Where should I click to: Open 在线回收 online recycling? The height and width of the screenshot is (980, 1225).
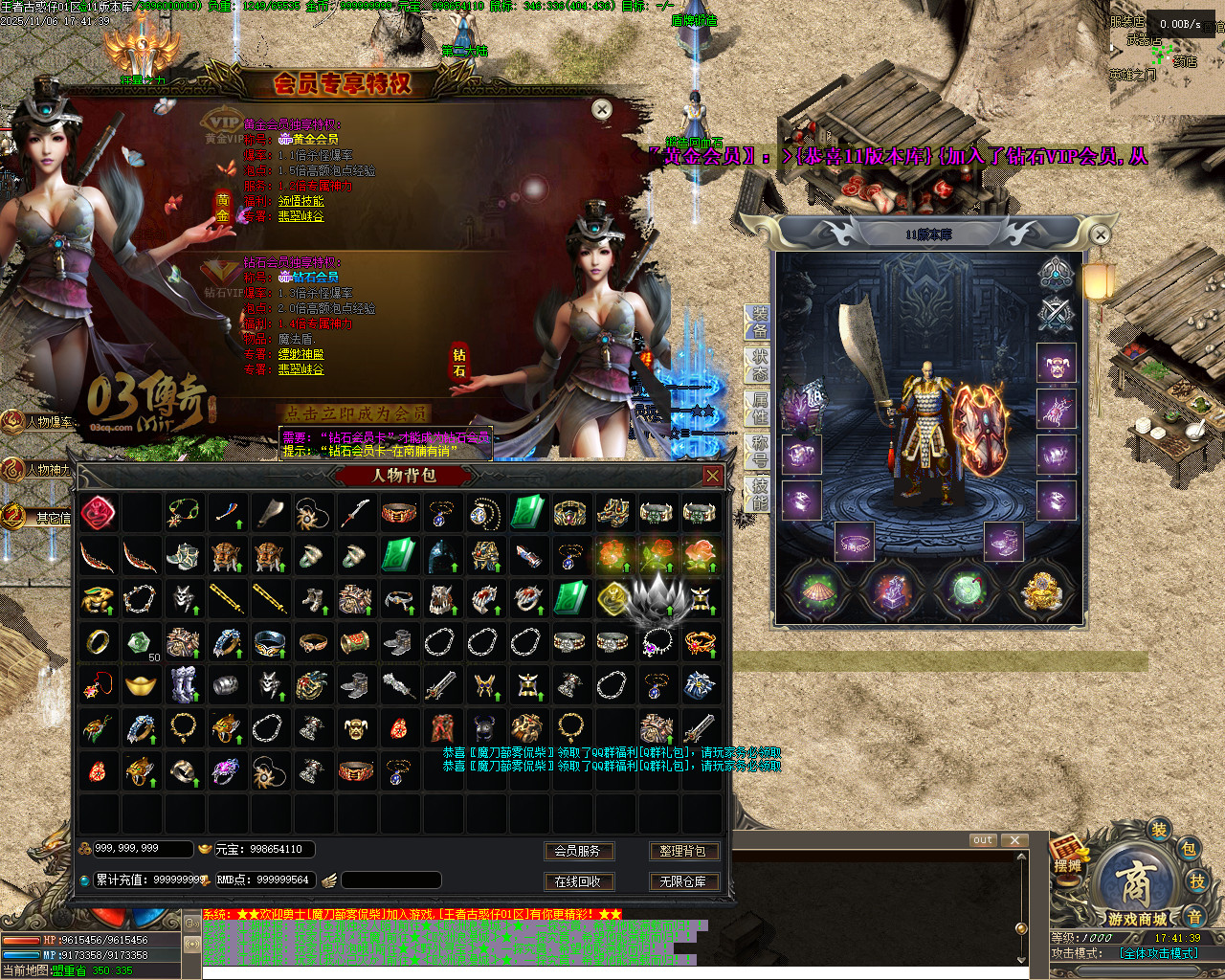578,881
